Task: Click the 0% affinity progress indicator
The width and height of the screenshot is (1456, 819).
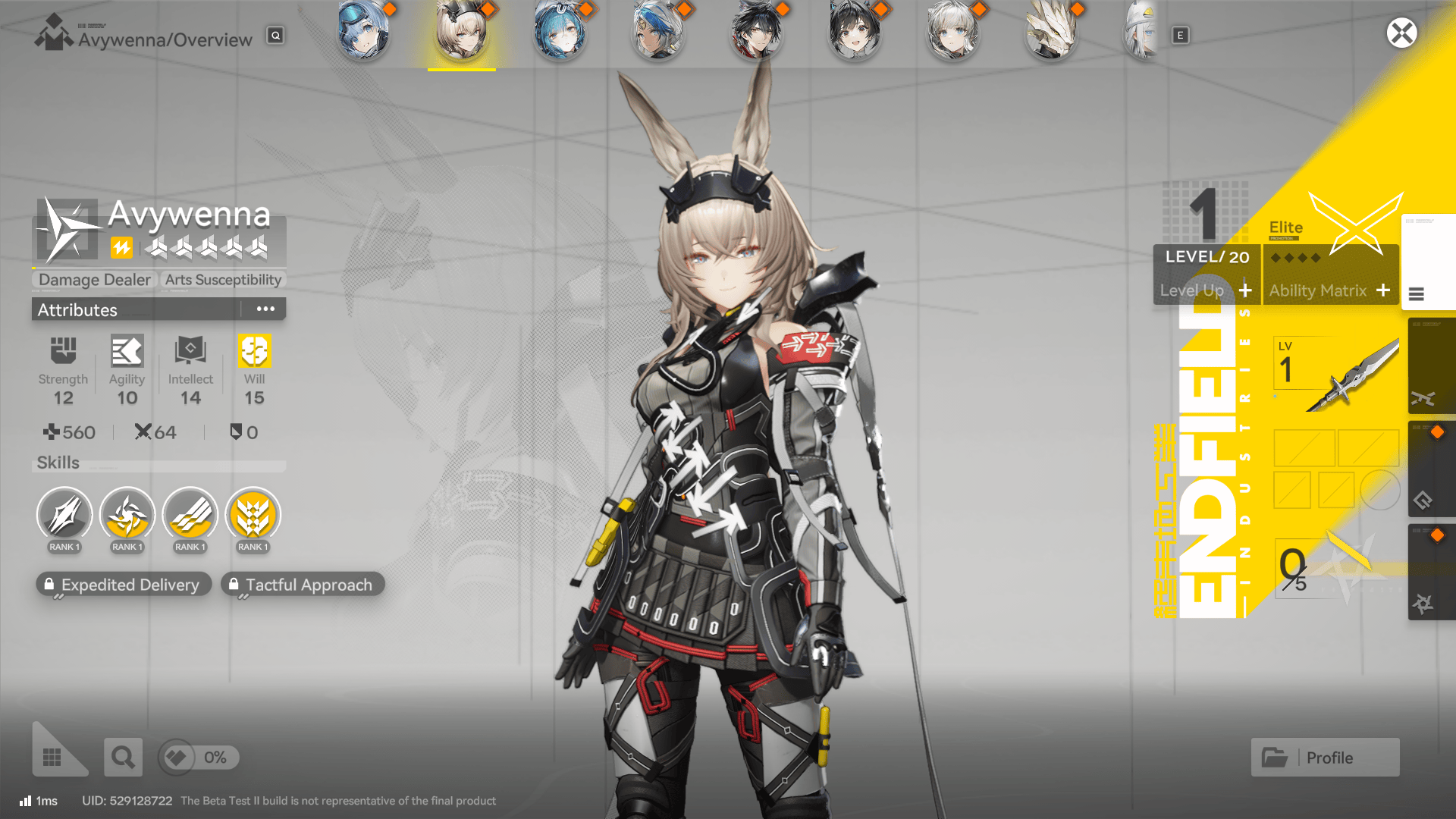Action: [198, 758]
